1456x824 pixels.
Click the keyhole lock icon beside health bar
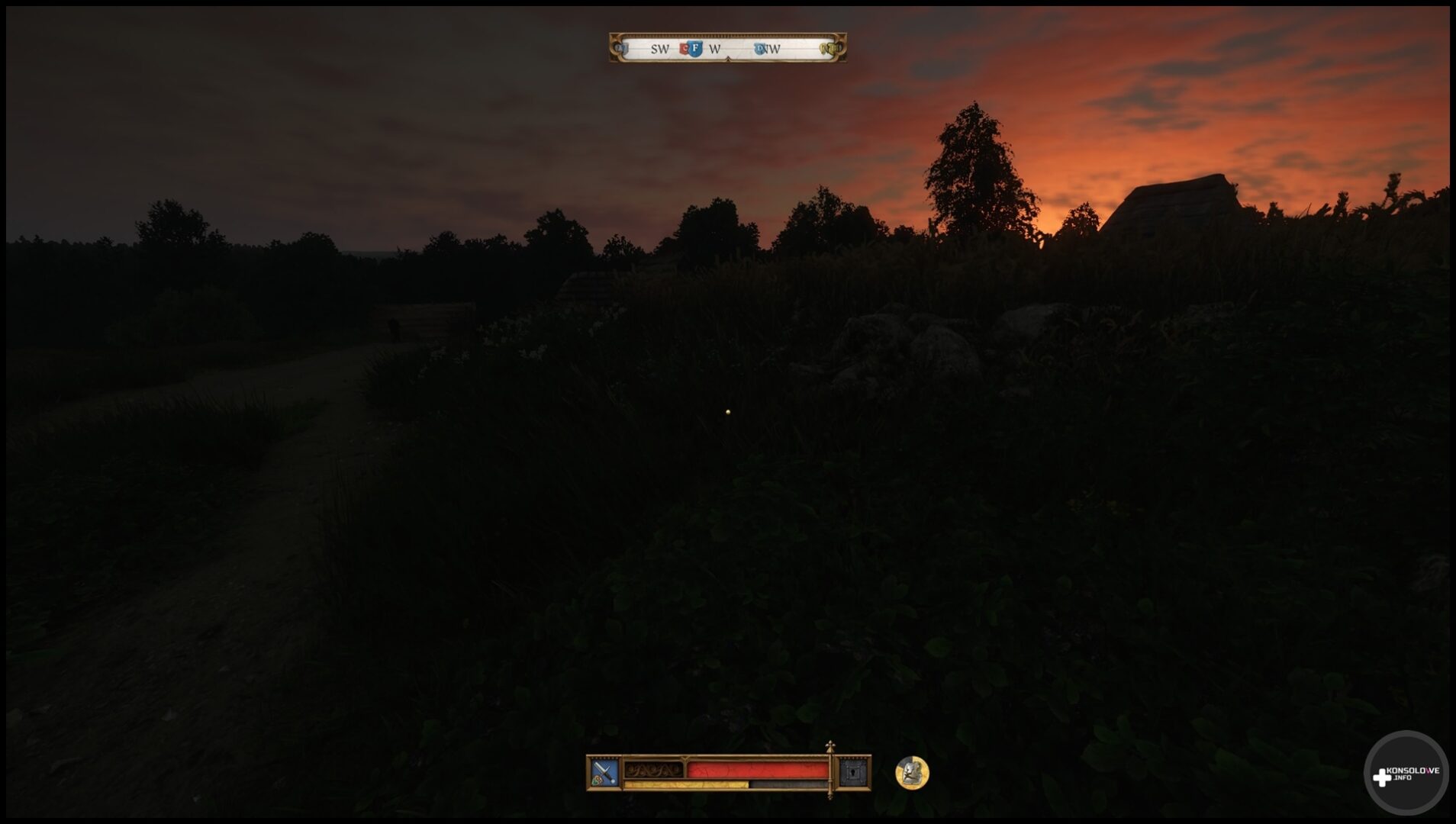coord(853,773)
